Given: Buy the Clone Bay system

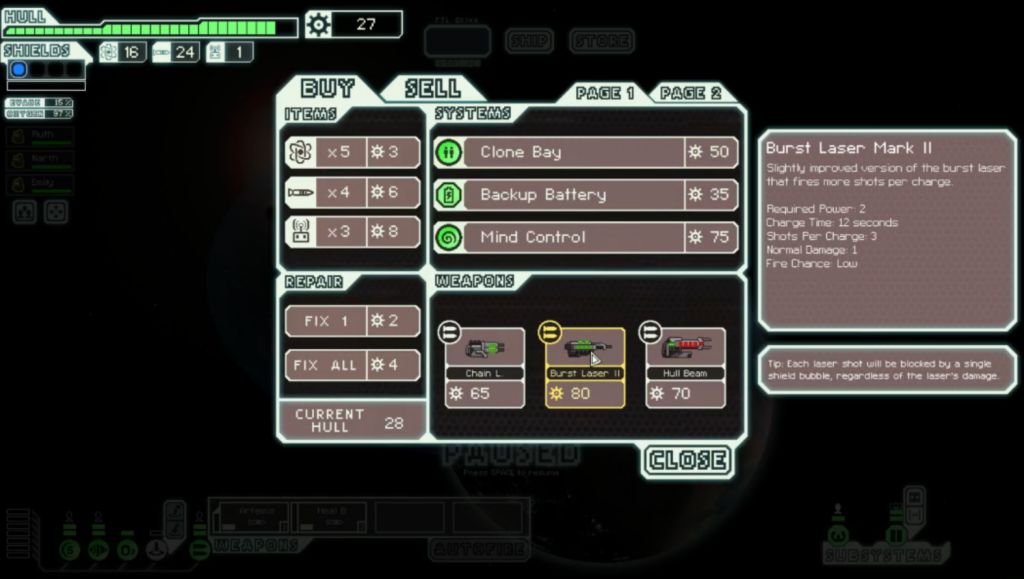Looking at the screenshot, I should (x=586, y=152).
